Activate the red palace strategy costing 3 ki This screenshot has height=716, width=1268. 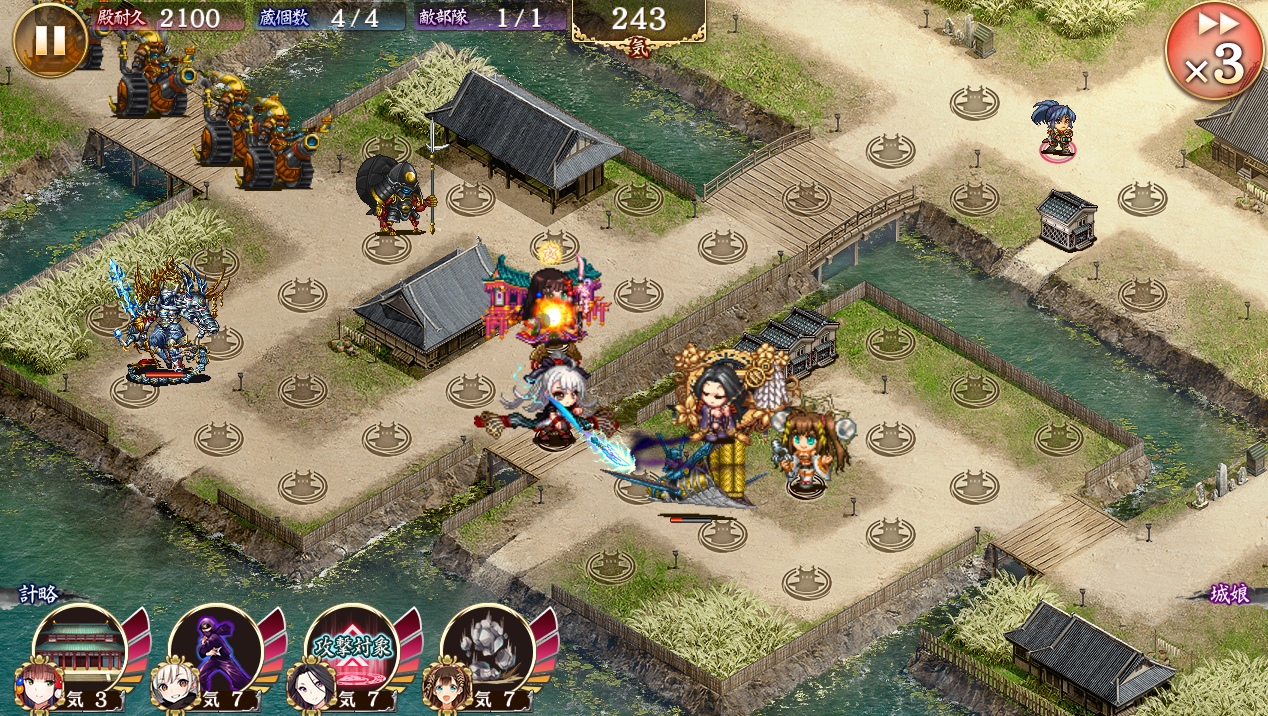point(79,650)
